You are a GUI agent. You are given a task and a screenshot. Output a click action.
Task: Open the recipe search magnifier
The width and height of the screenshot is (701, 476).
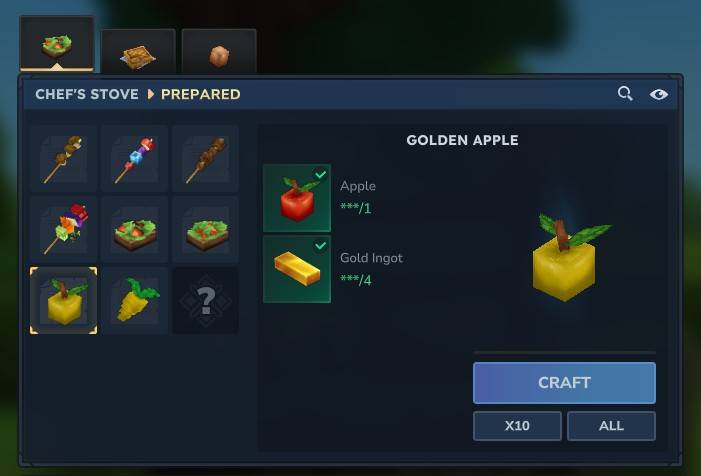coord(625,94)
